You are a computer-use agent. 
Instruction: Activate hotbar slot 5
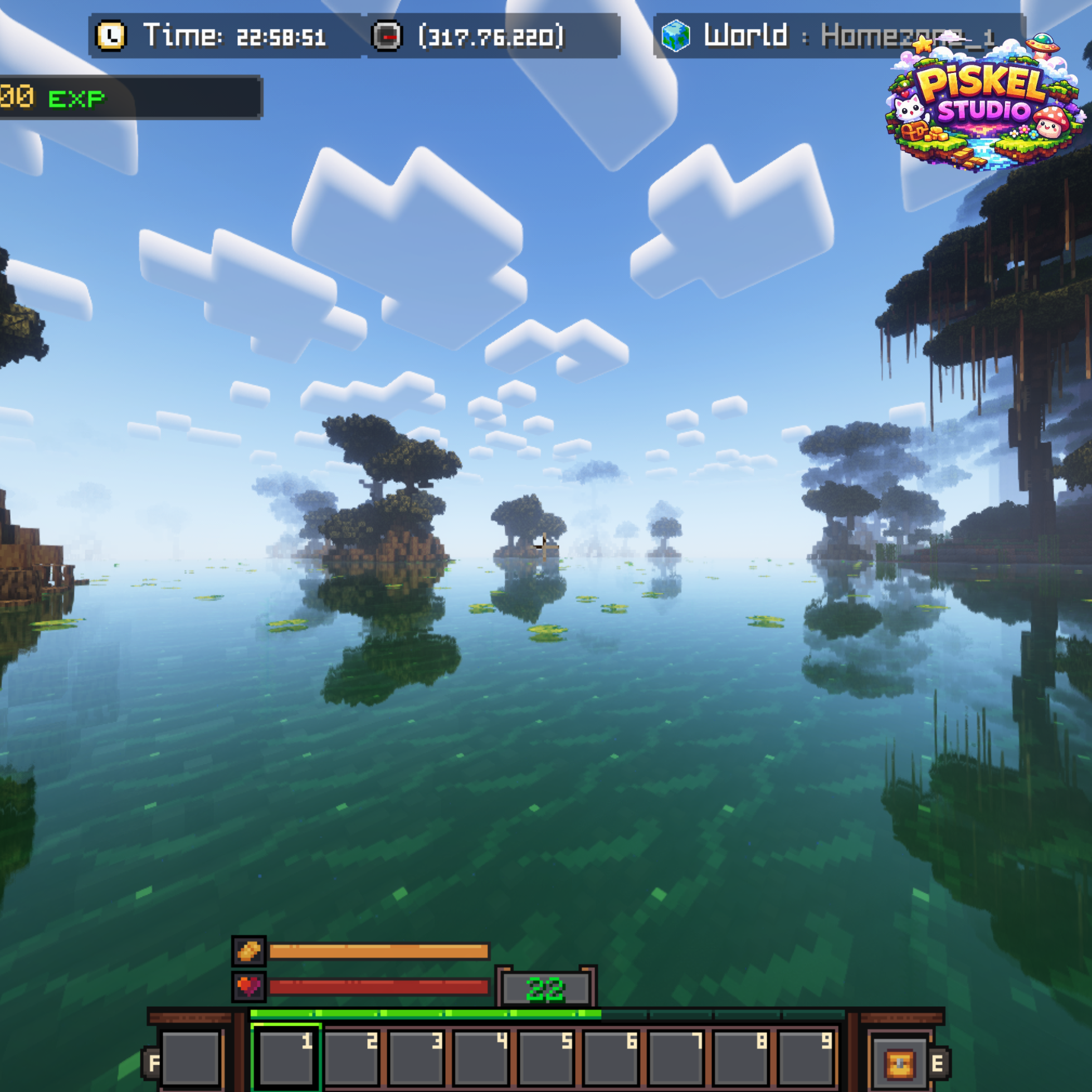[x=546, y=1058]
